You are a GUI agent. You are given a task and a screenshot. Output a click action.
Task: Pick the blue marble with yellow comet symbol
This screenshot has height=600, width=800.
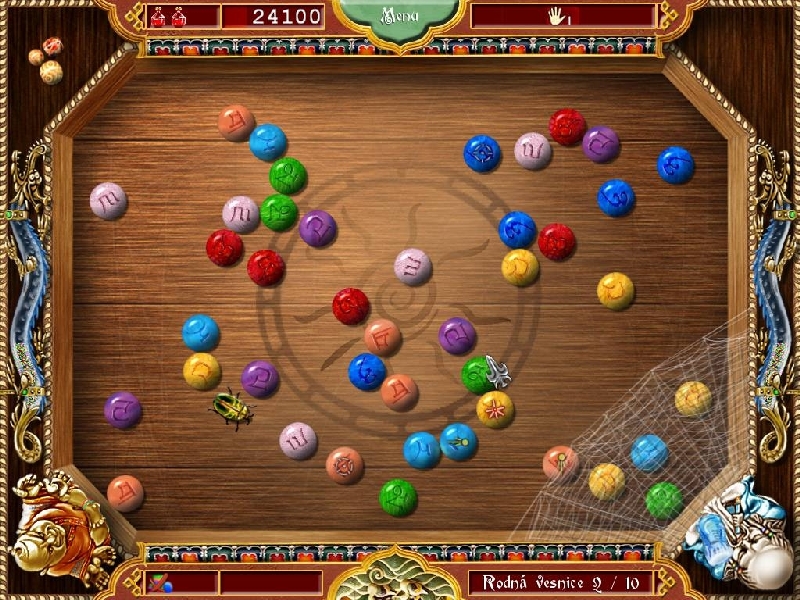459,441
